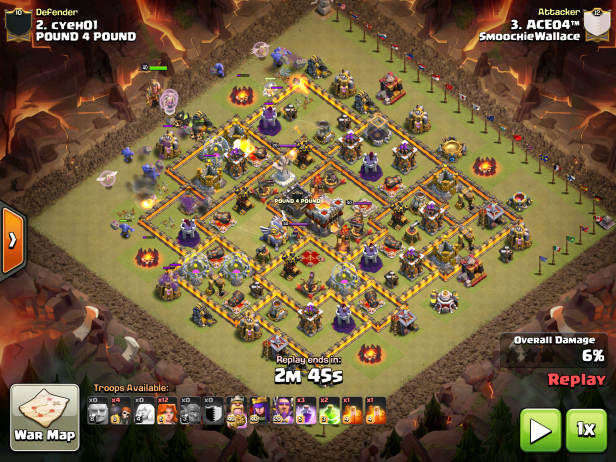The width and height of the screenshot is (616, 462).
Task: Select the Grand Warden hero icon
Action: (x=282, y=412)
